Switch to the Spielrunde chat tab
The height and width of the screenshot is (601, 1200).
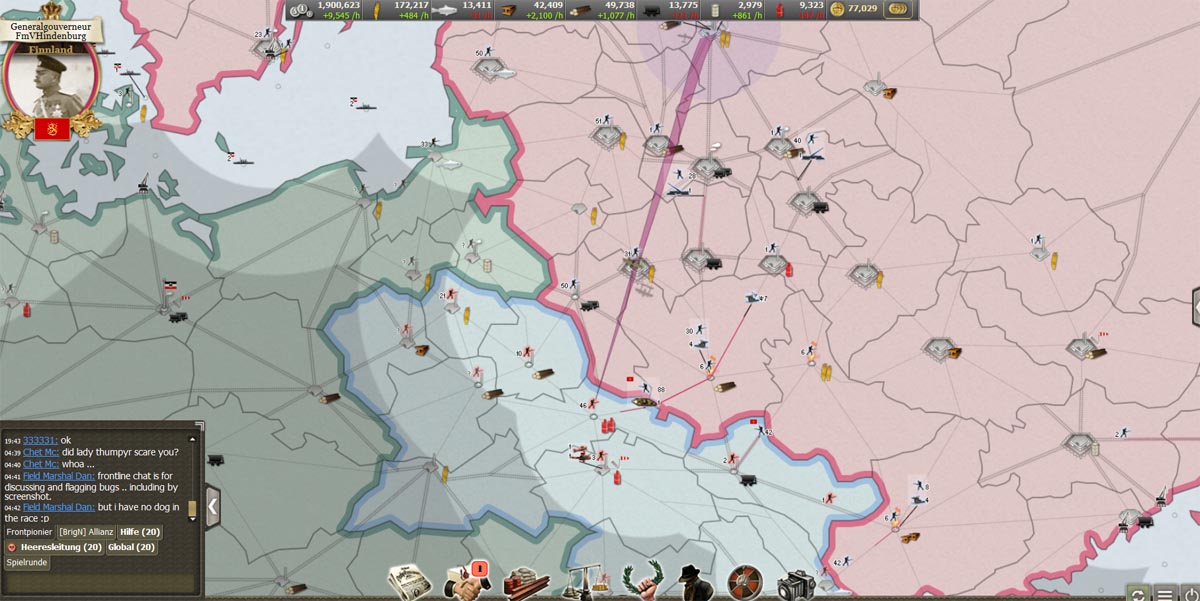tap(27, 563)
